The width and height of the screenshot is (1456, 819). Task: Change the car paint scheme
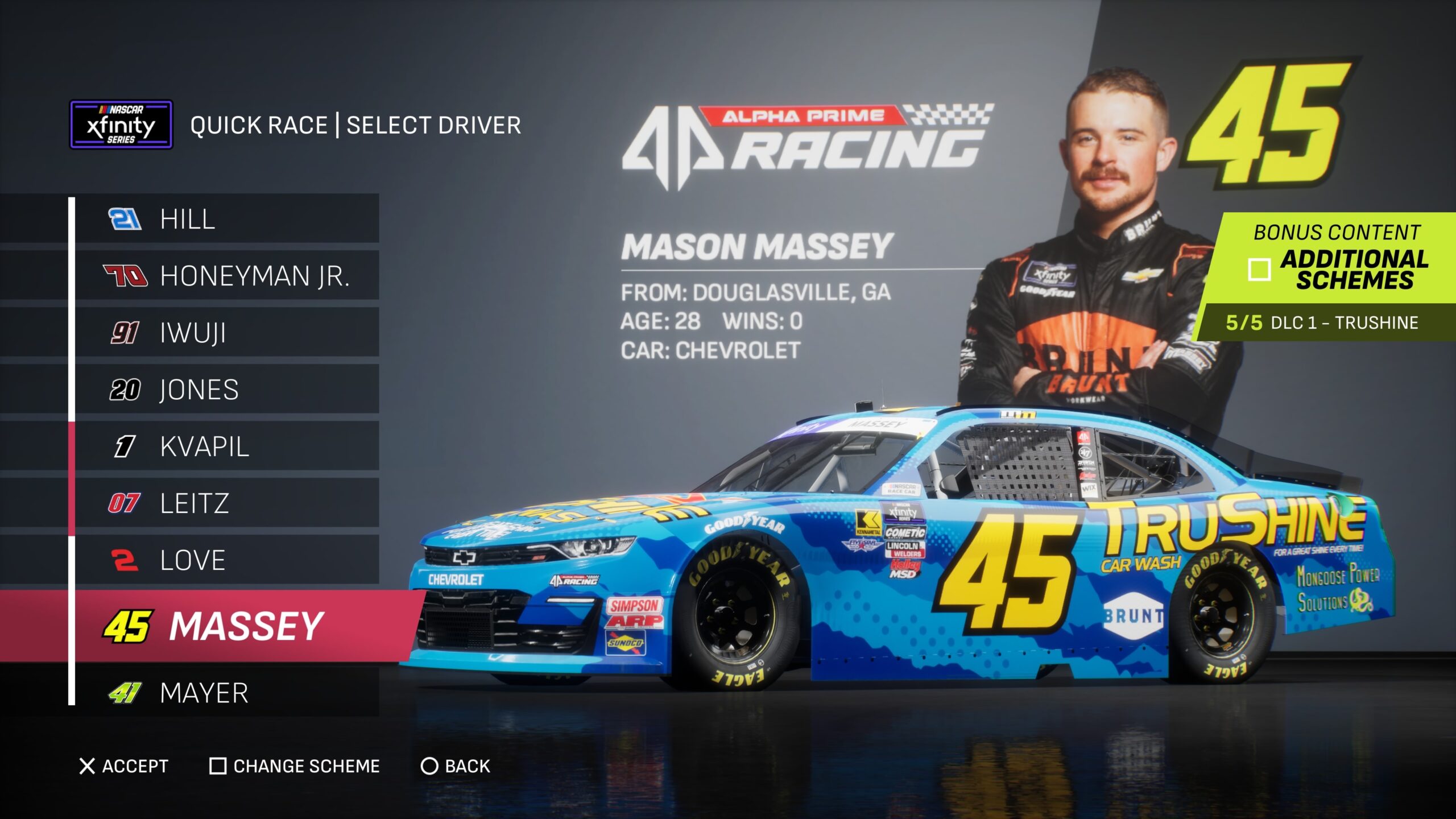click(x=295, y=766)
